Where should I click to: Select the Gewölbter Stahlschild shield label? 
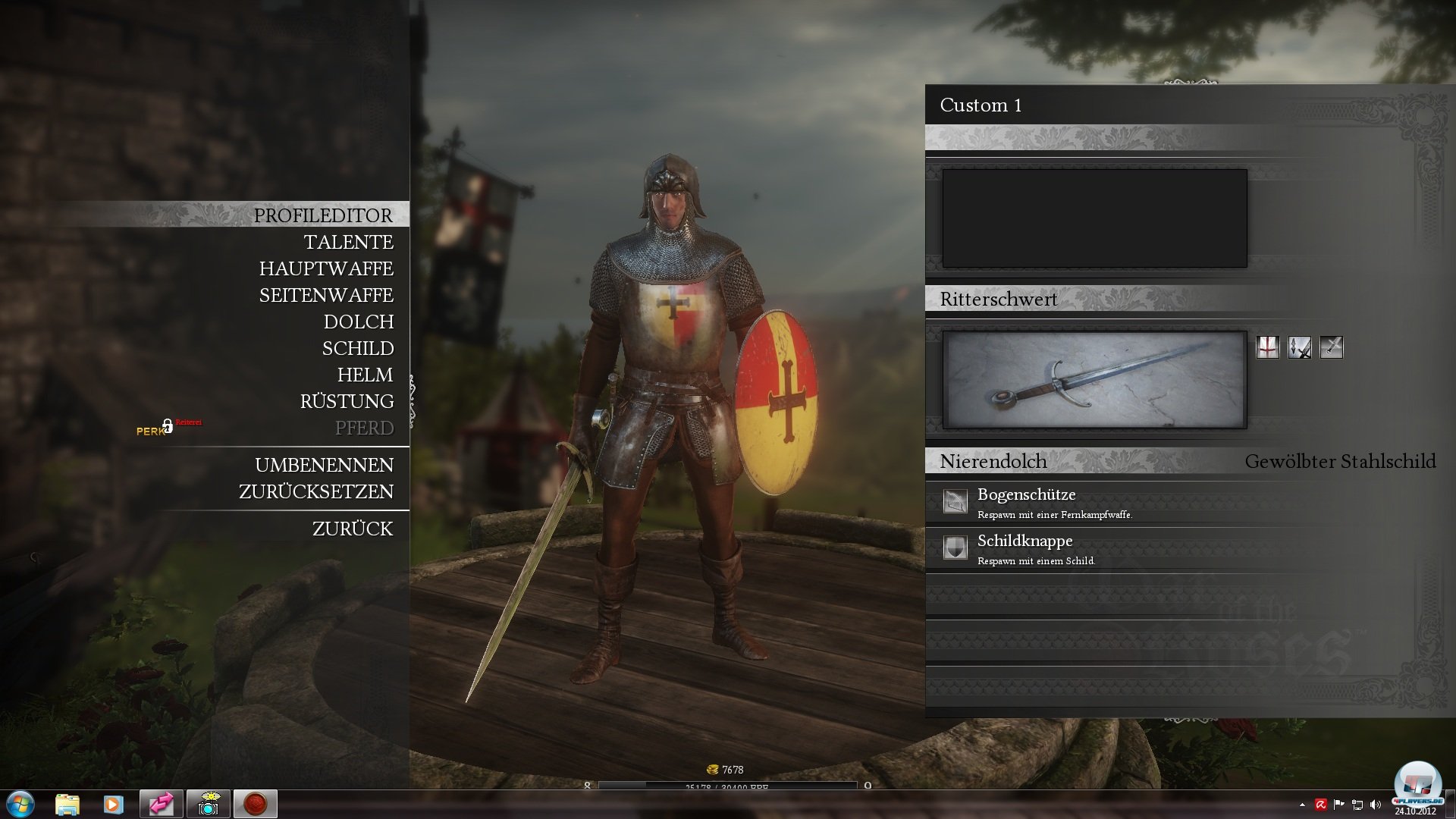point(1340,461)
